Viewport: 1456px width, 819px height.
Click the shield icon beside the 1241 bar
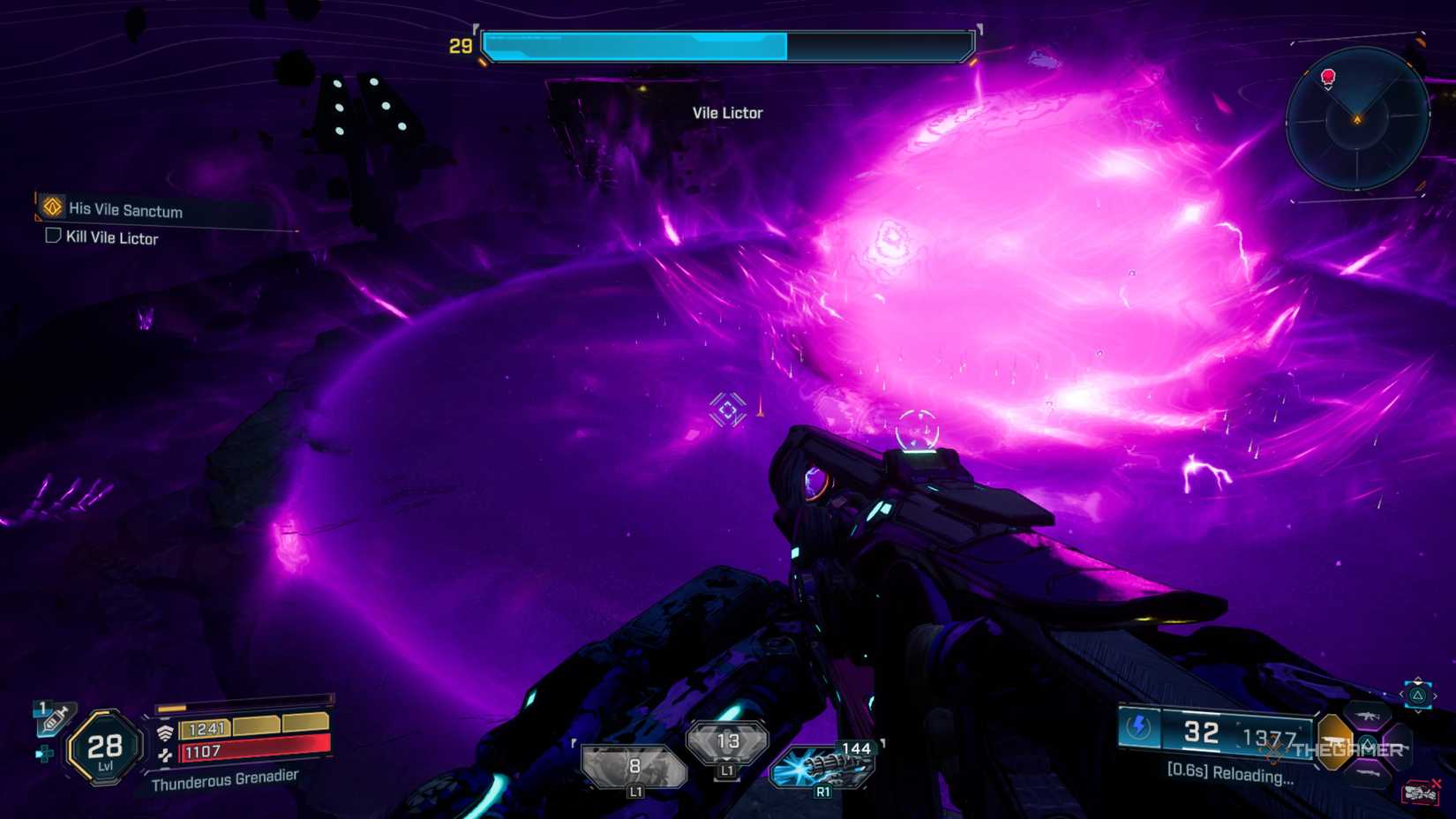coord(164,732)
